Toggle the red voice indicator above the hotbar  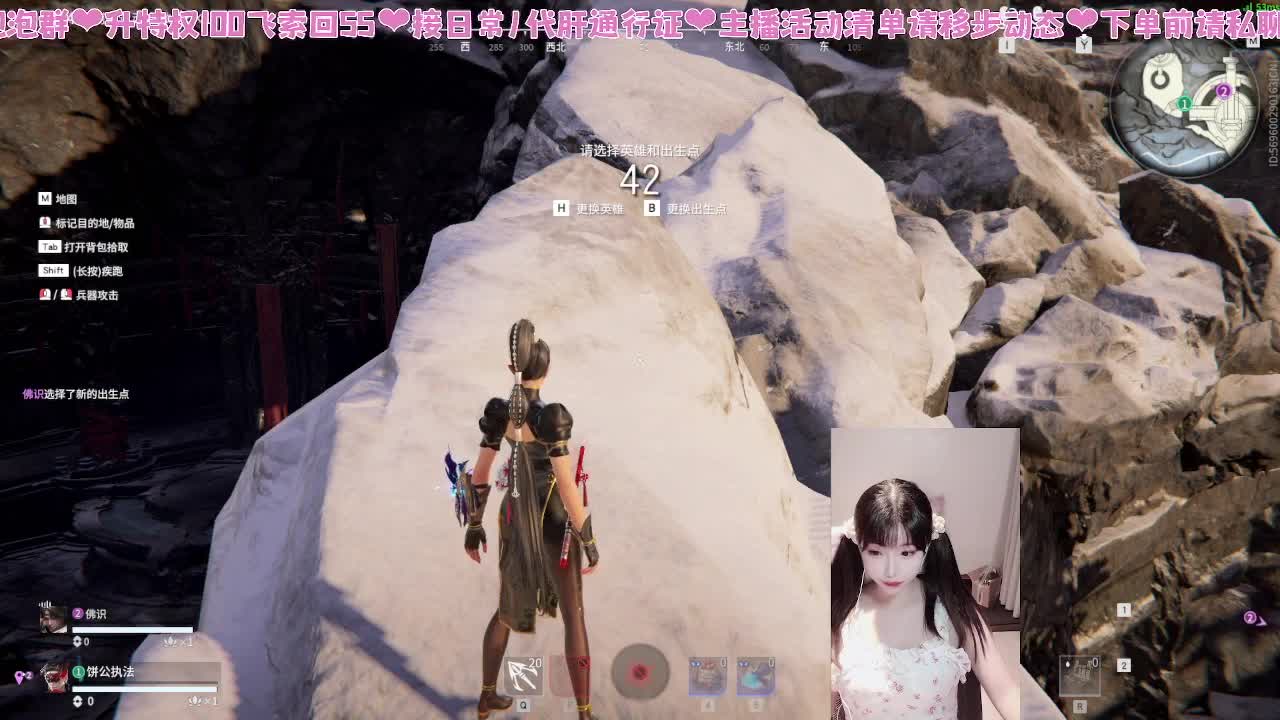[x=640, y=674]
